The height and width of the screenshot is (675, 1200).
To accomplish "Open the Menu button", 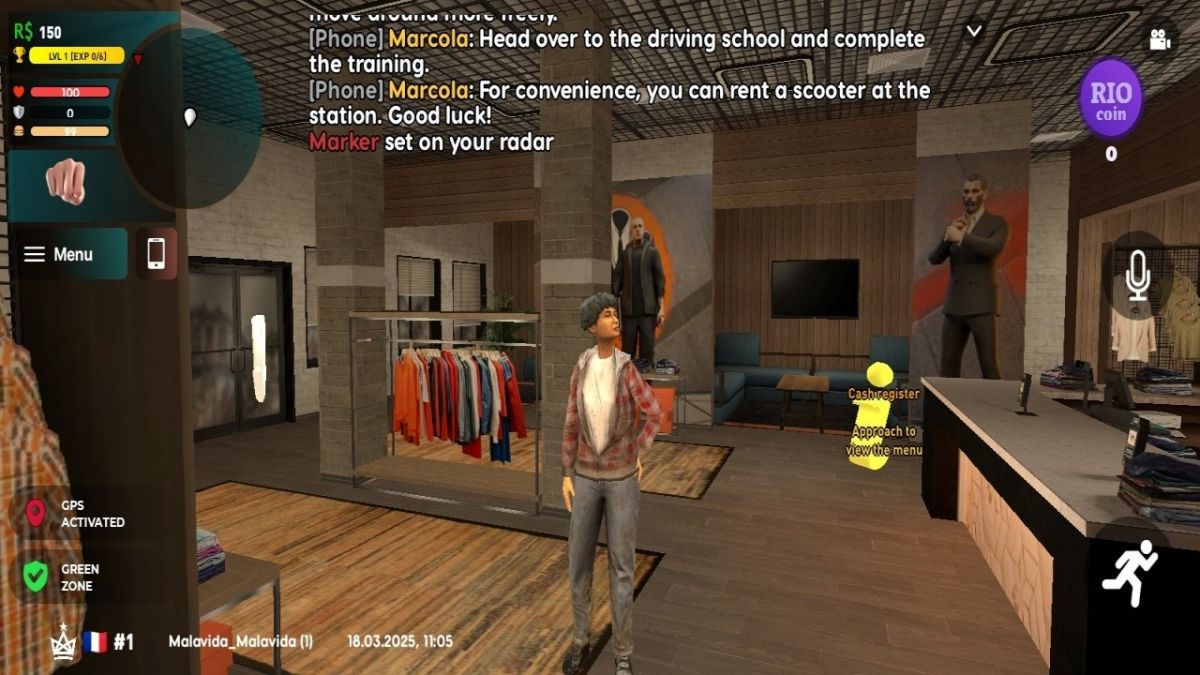I will click(x=70, y=254).
